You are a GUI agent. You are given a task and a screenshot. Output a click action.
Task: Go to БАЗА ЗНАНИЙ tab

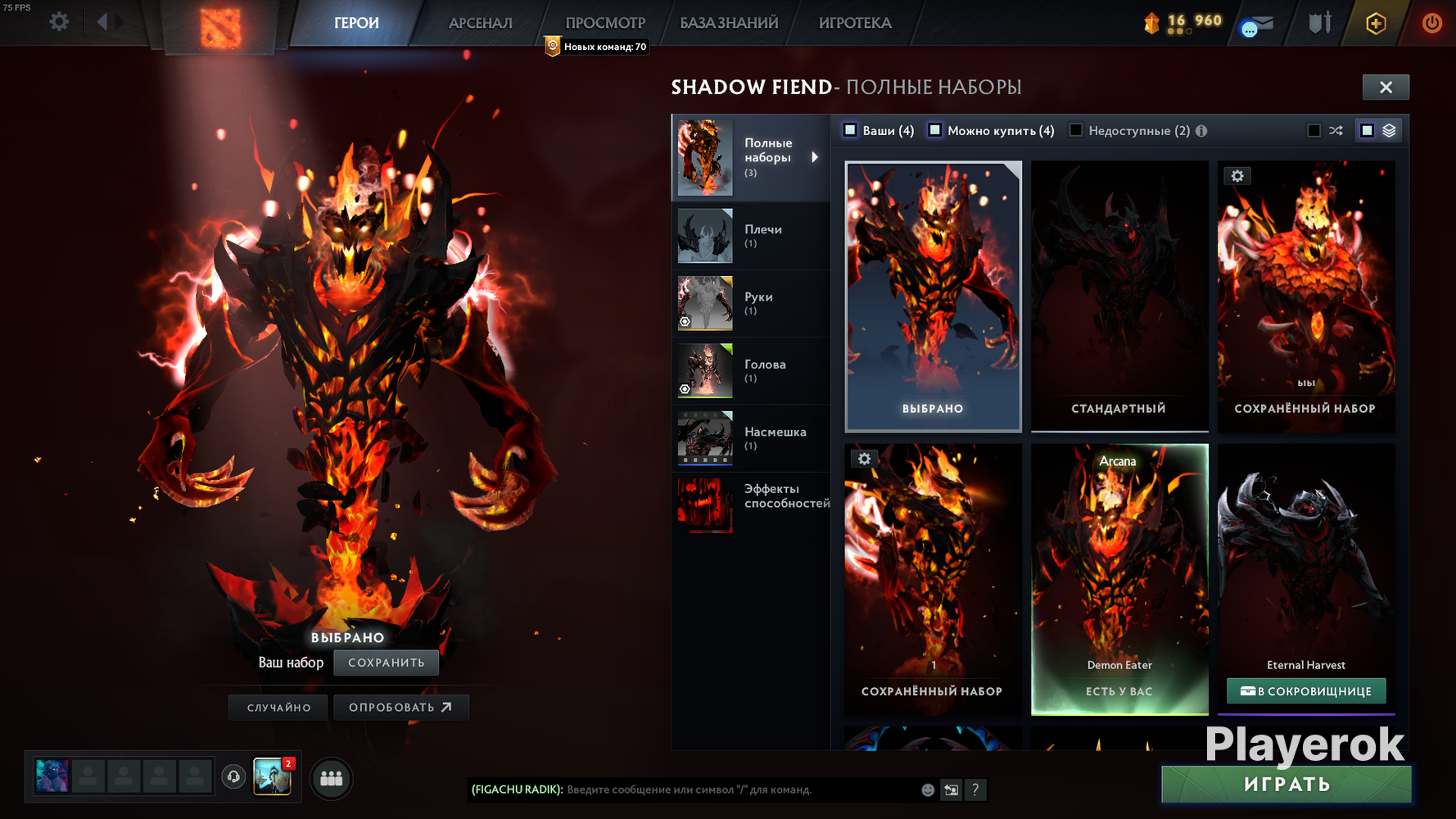[729, 23]
